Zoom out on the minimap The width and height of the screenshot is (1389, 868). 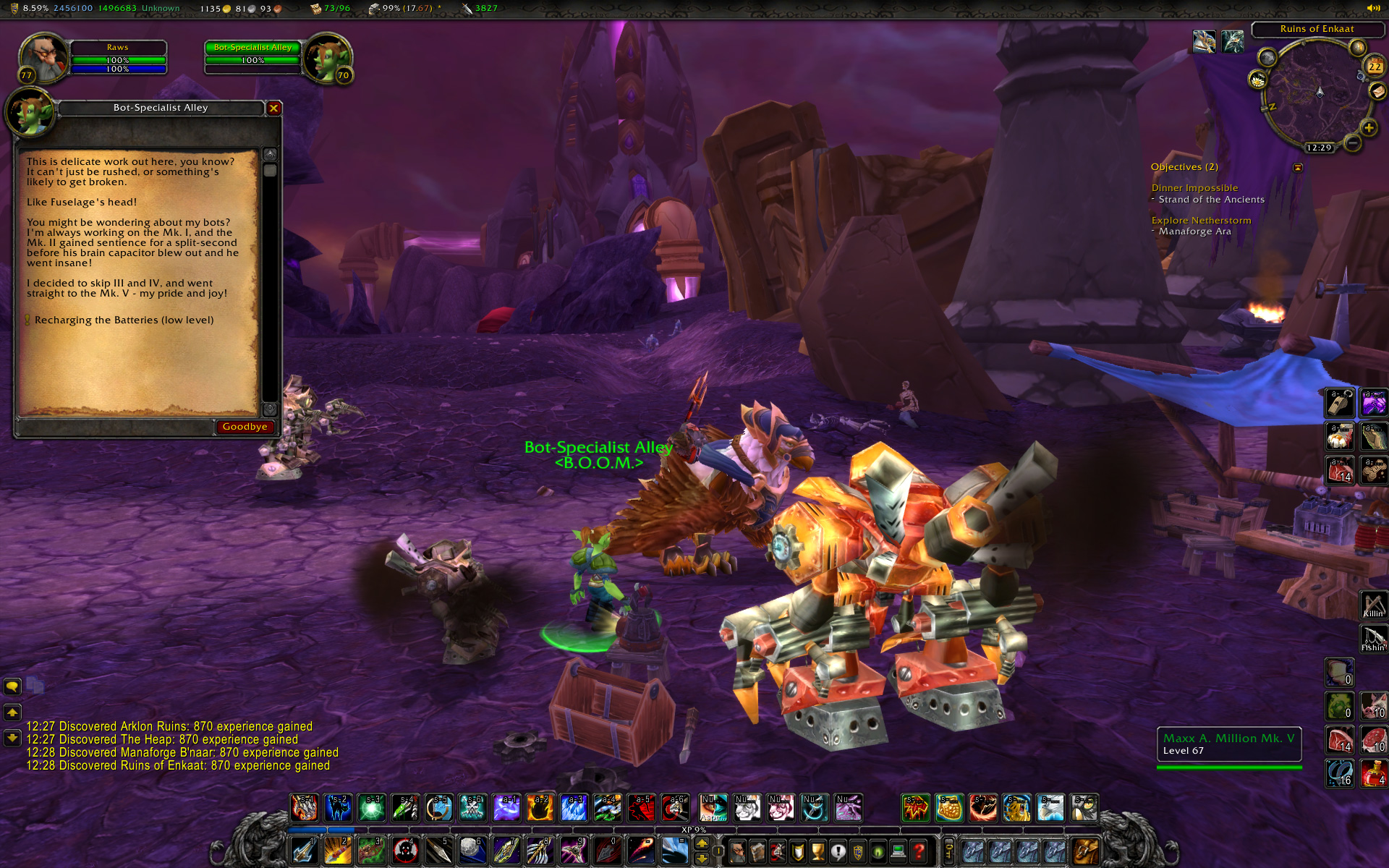pos(1352,143)
